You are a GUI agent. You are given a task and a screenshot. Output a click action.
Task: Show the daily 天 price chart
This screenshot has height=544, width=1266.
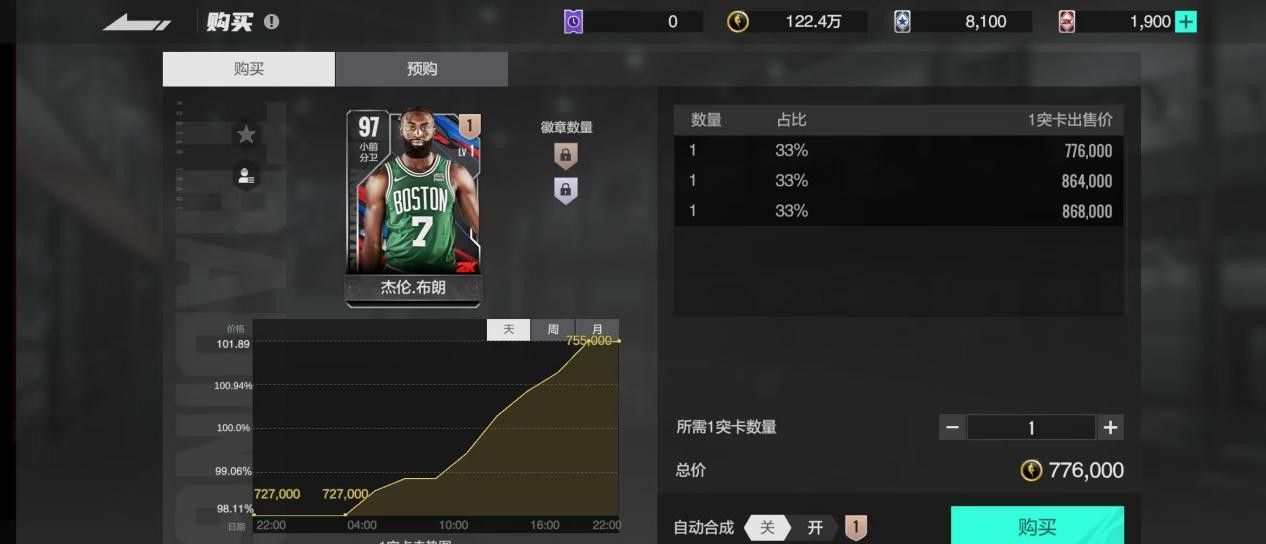pyautogui.click(x=508, y=330)
